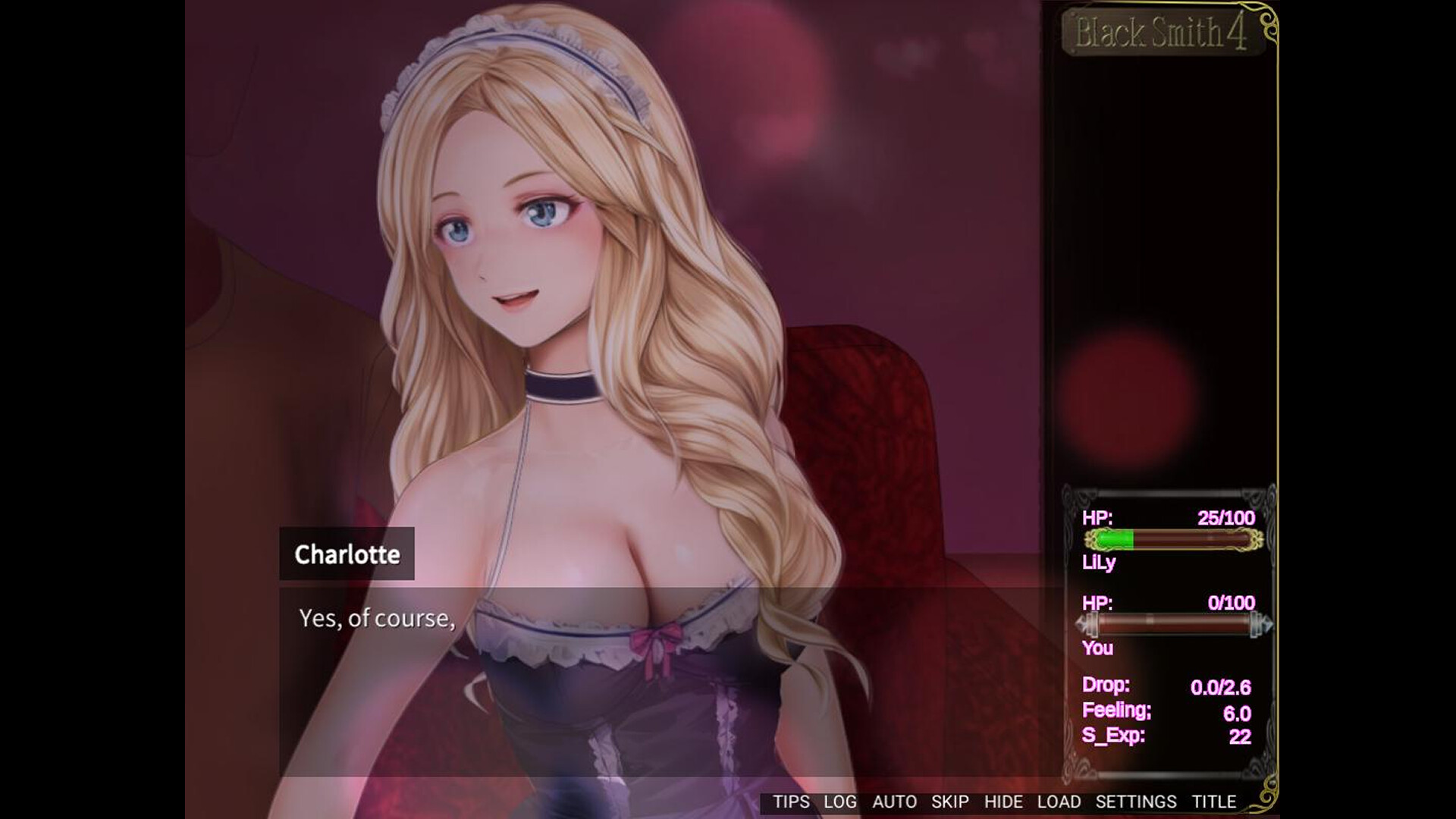This screenshot has width=1456, height=819.
Task: HIDE the text box interface
Action: pyautogui.click(x=1006, y=802)
